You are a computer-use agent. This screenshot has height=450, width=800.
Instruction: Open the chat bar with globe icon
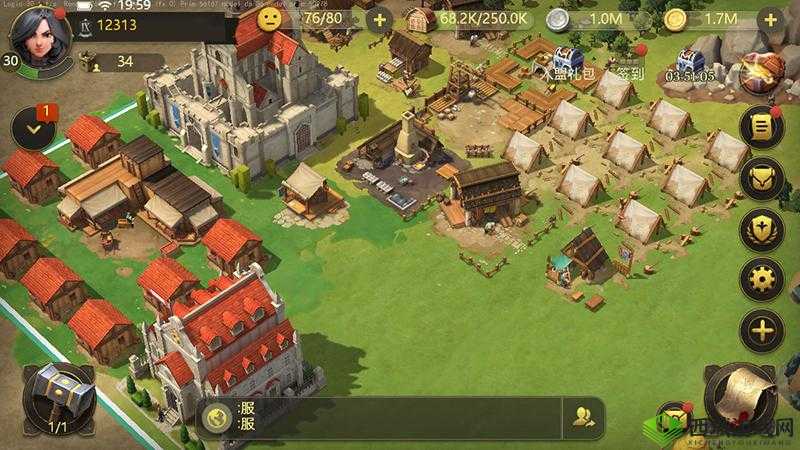tap(380, 417)
